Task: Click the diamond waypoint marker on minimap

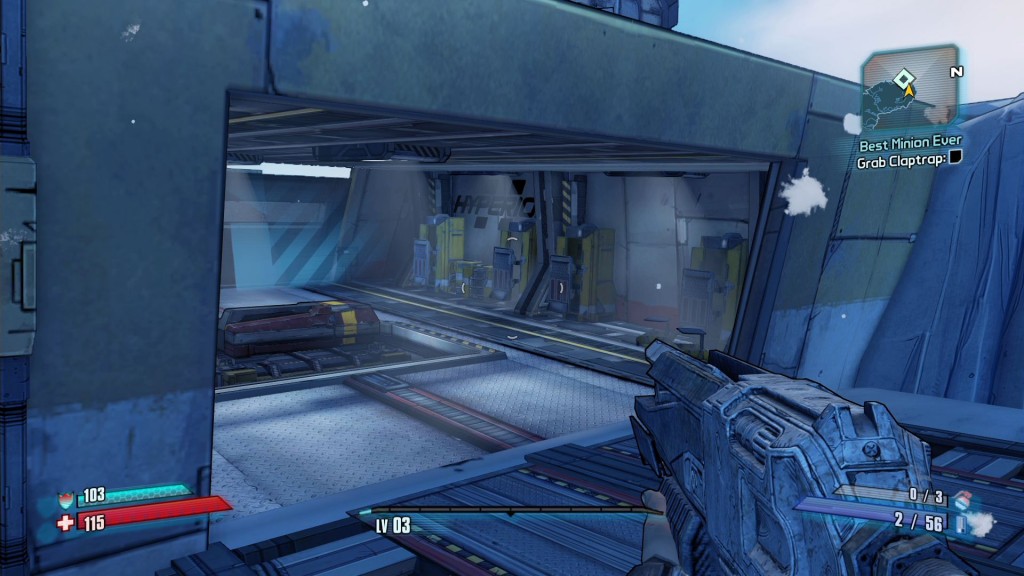Action: [903, 77]
